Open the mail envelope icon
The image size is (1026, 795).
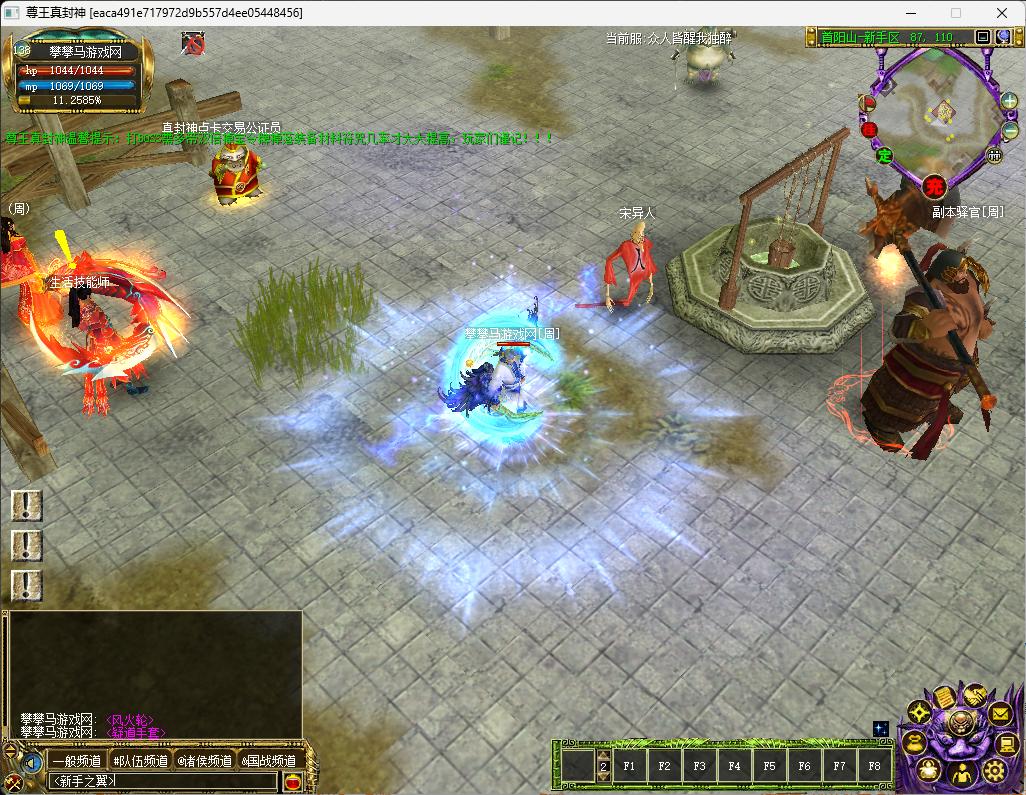pos(1000,714)
